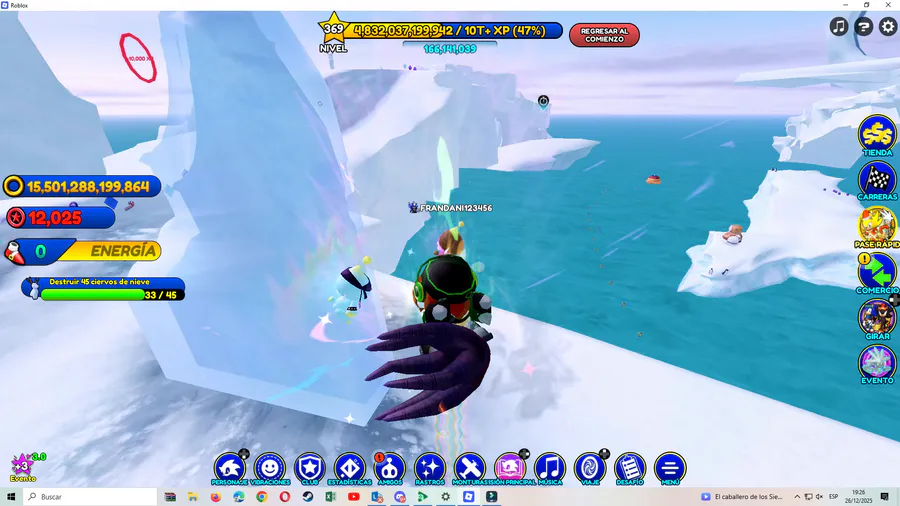
Task: Open the Música menu in the bottom bar
Action: coord(549,467)
